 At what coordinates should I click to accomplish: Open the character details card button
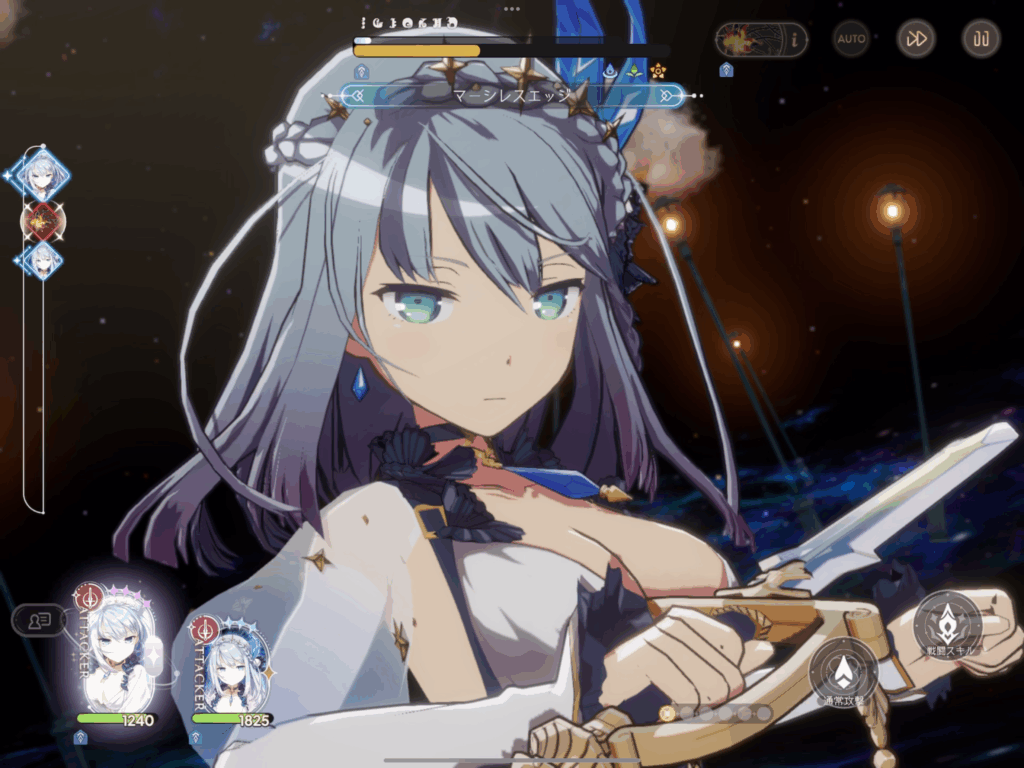(40, 620)
